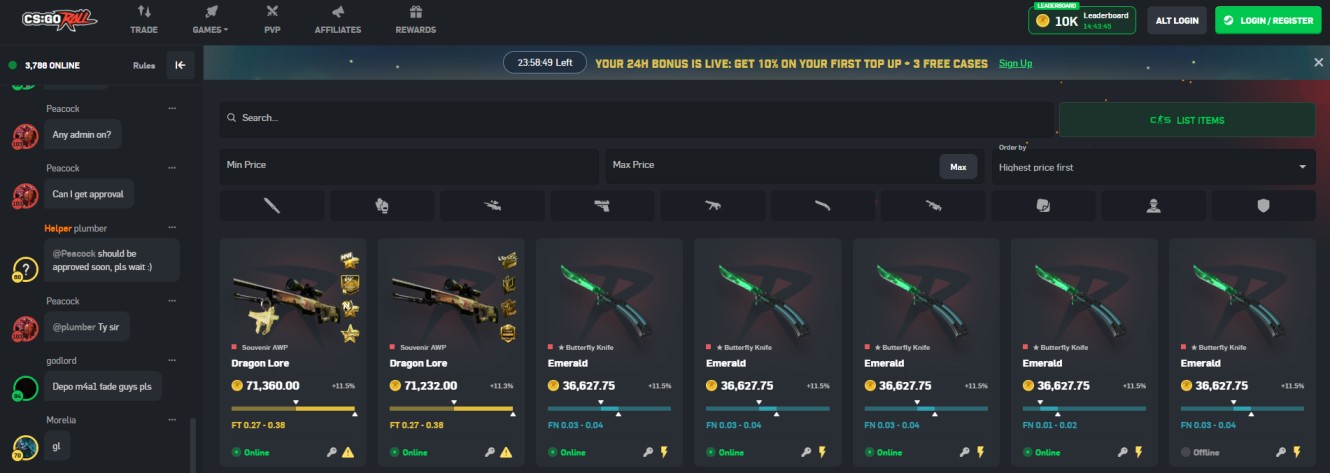Click the item search field

(636, 118)
